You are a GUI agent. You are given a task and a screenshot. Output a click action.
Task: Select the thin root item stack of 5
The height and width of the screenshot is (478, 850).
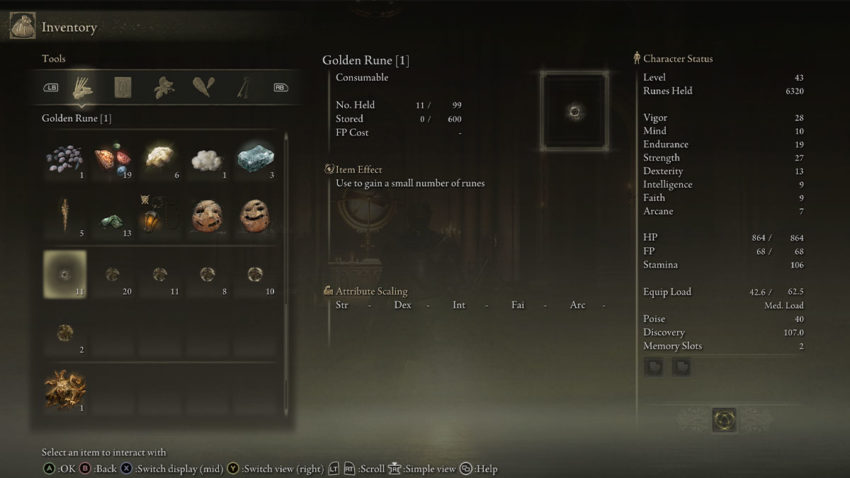click(x=65, y=216)
